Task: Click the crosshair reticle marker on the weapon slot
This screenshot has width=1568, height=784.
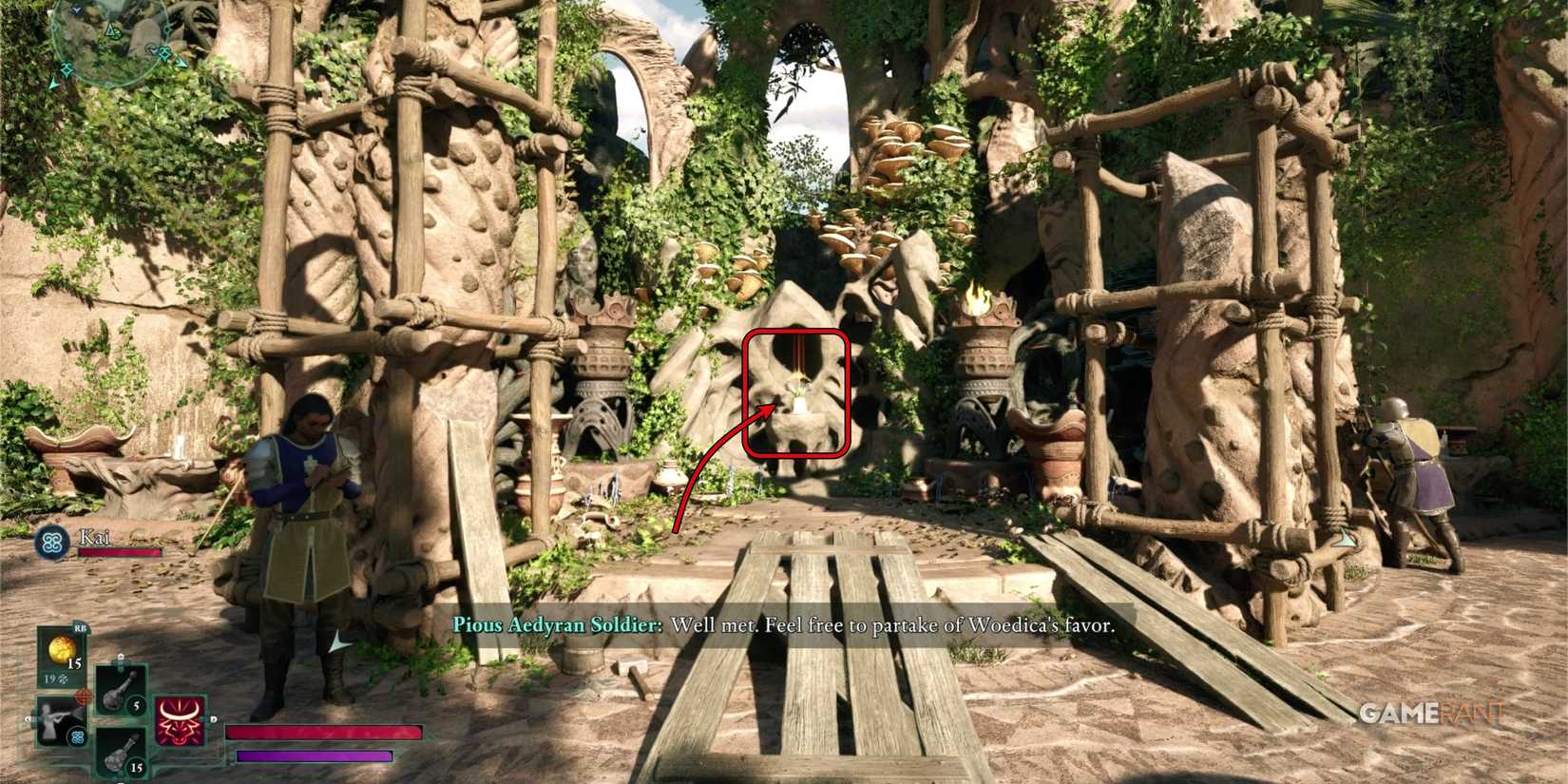Action: click(83, 696)
